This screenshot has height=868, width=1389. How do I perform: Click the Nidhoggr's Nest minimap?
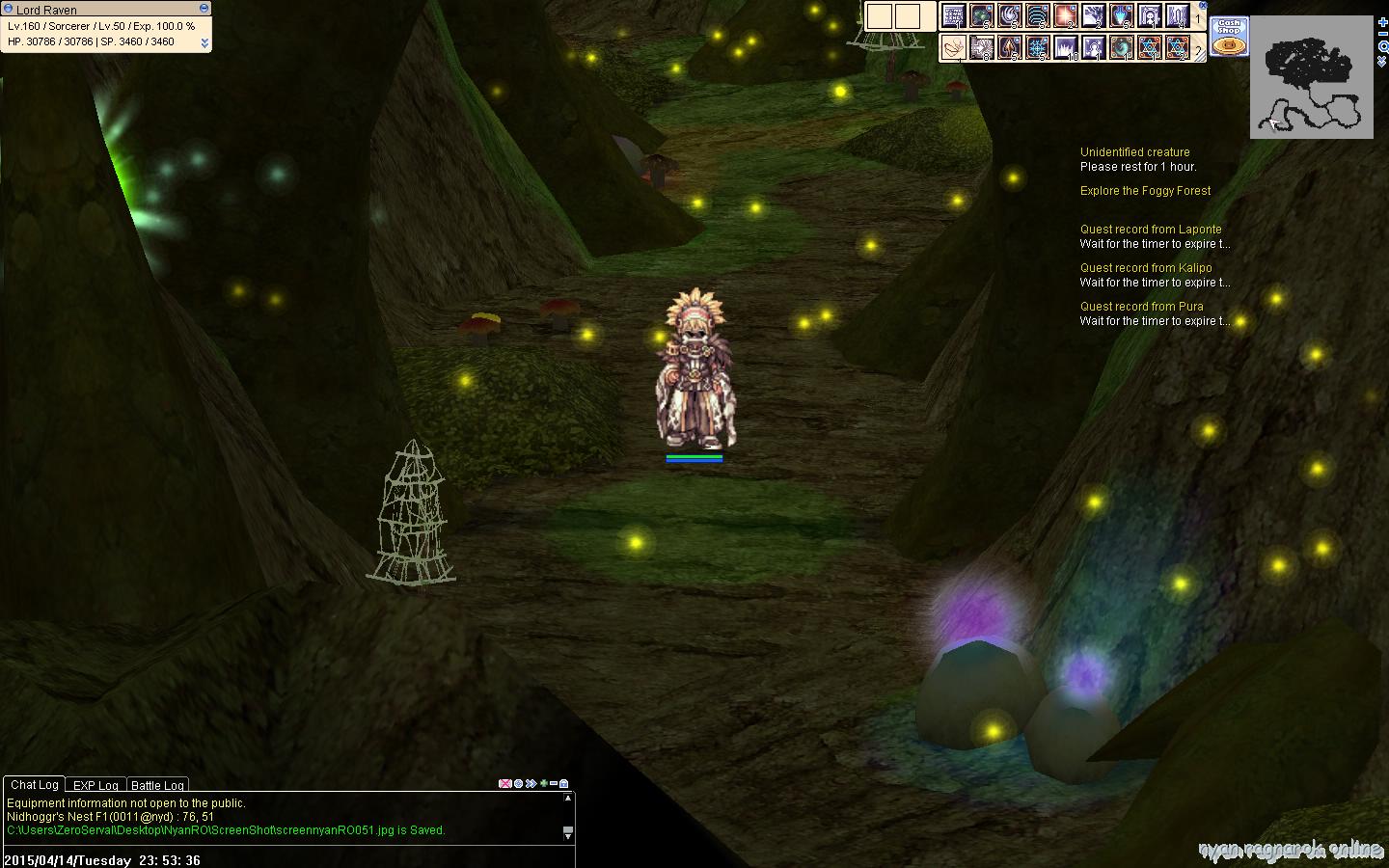(x=1312, y=77)
